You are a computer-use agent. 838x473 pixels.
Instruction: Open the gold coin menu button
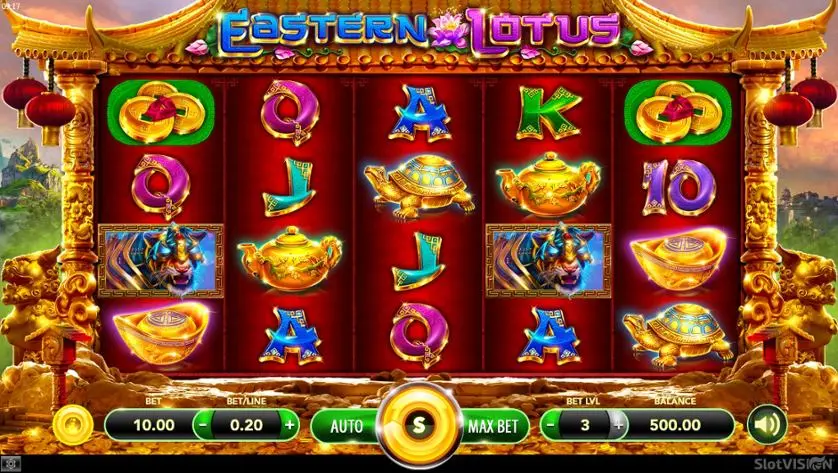71,424
